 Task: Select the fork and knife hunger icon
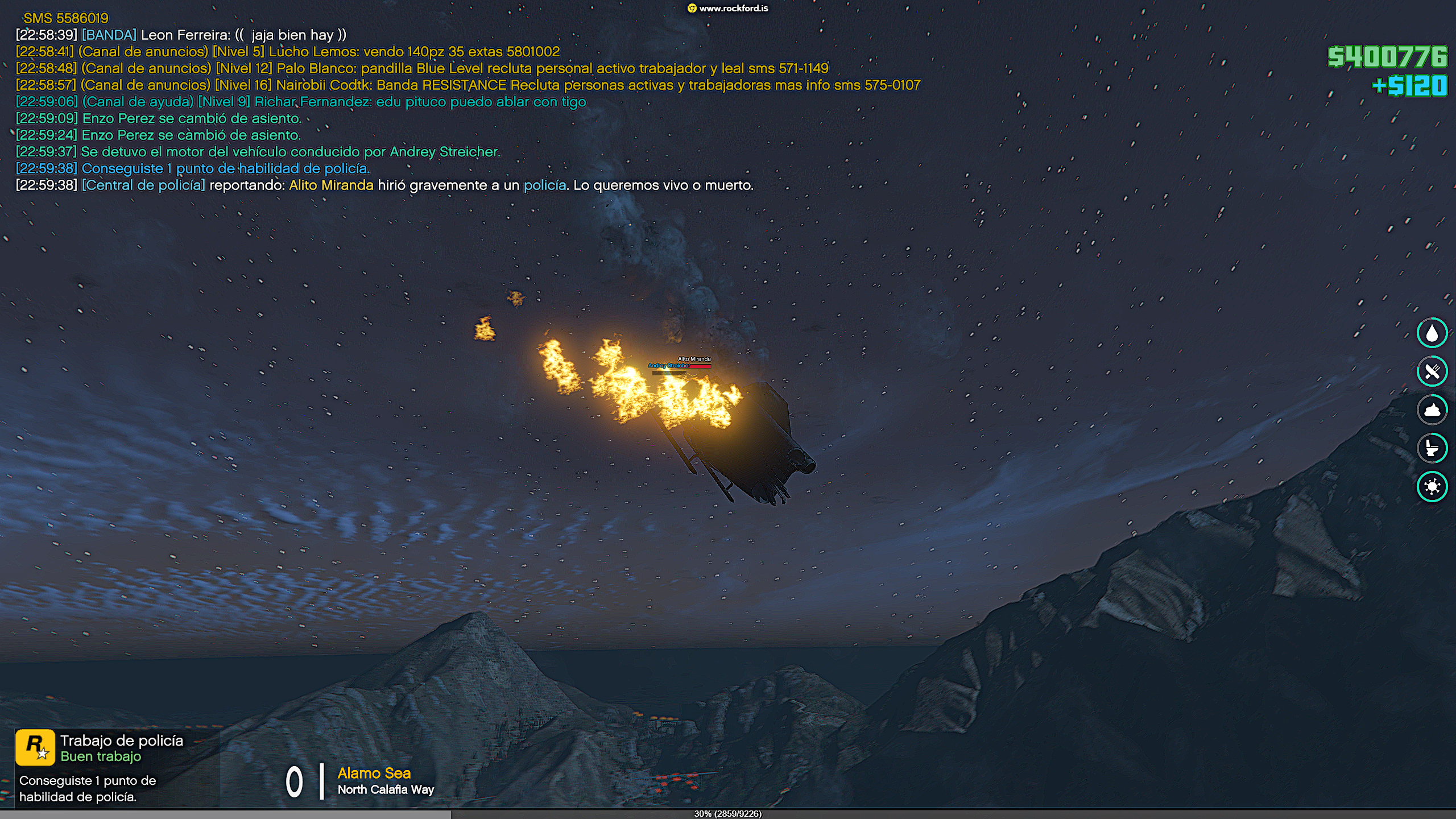tap(1432, 371)
